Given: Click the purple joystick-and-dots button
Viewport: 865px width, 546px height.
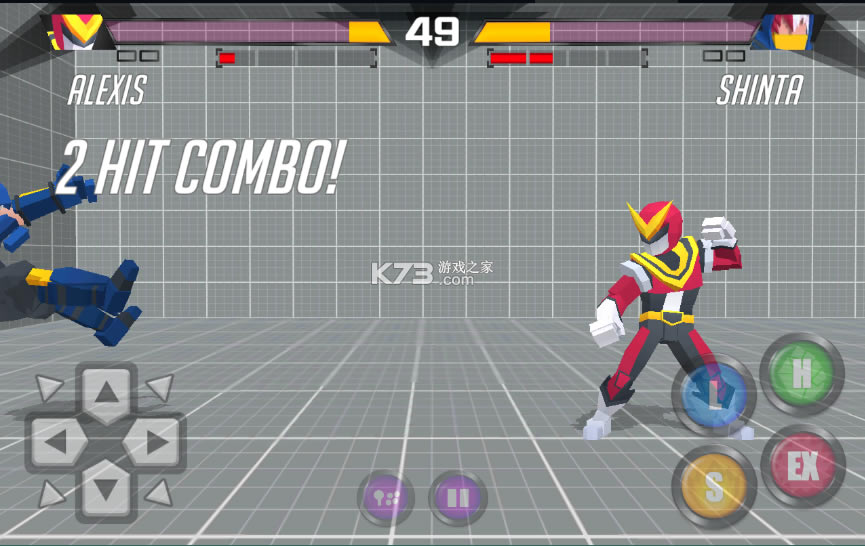Looking at the screenshot, I should (x=385, y=498).
